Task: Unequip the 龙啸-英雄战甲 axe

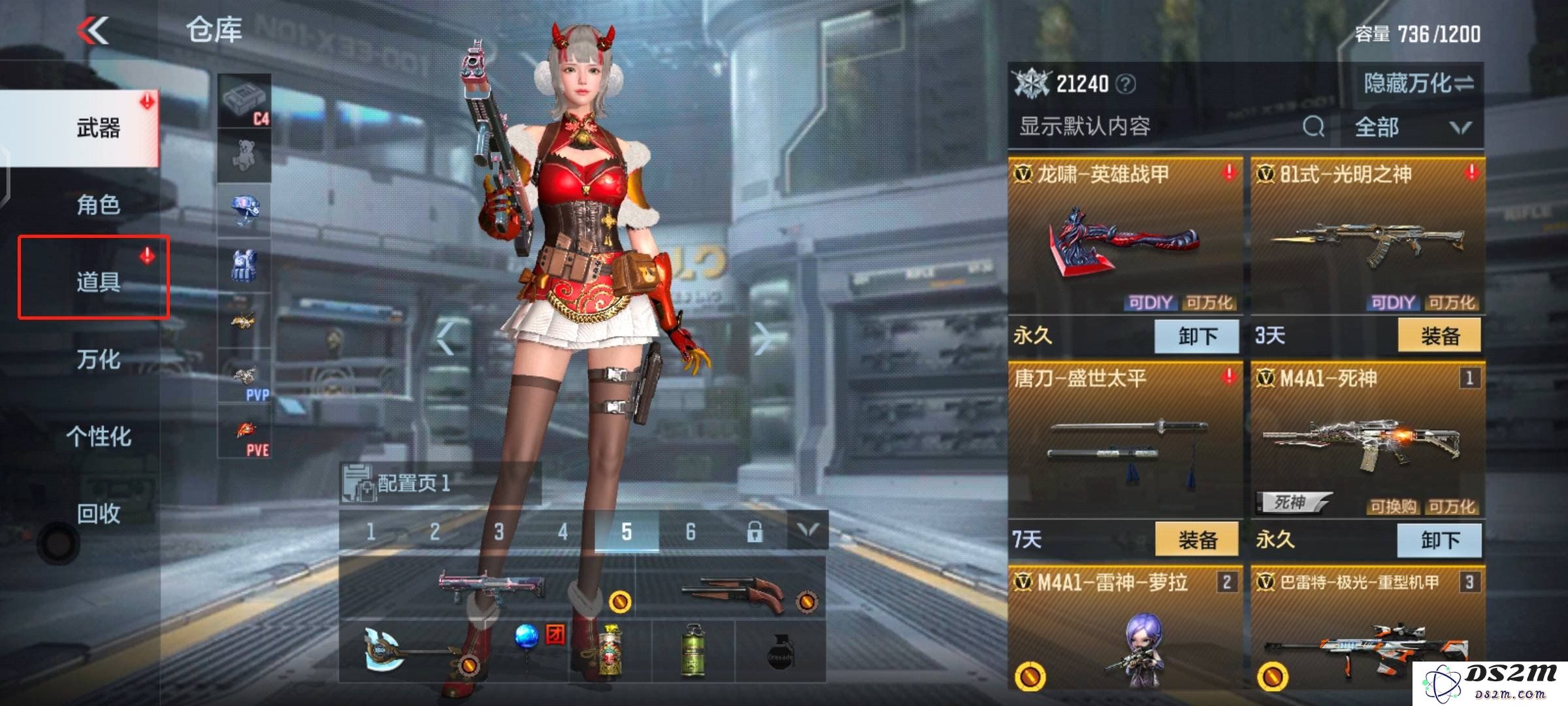Action: tap(1197, 336)
